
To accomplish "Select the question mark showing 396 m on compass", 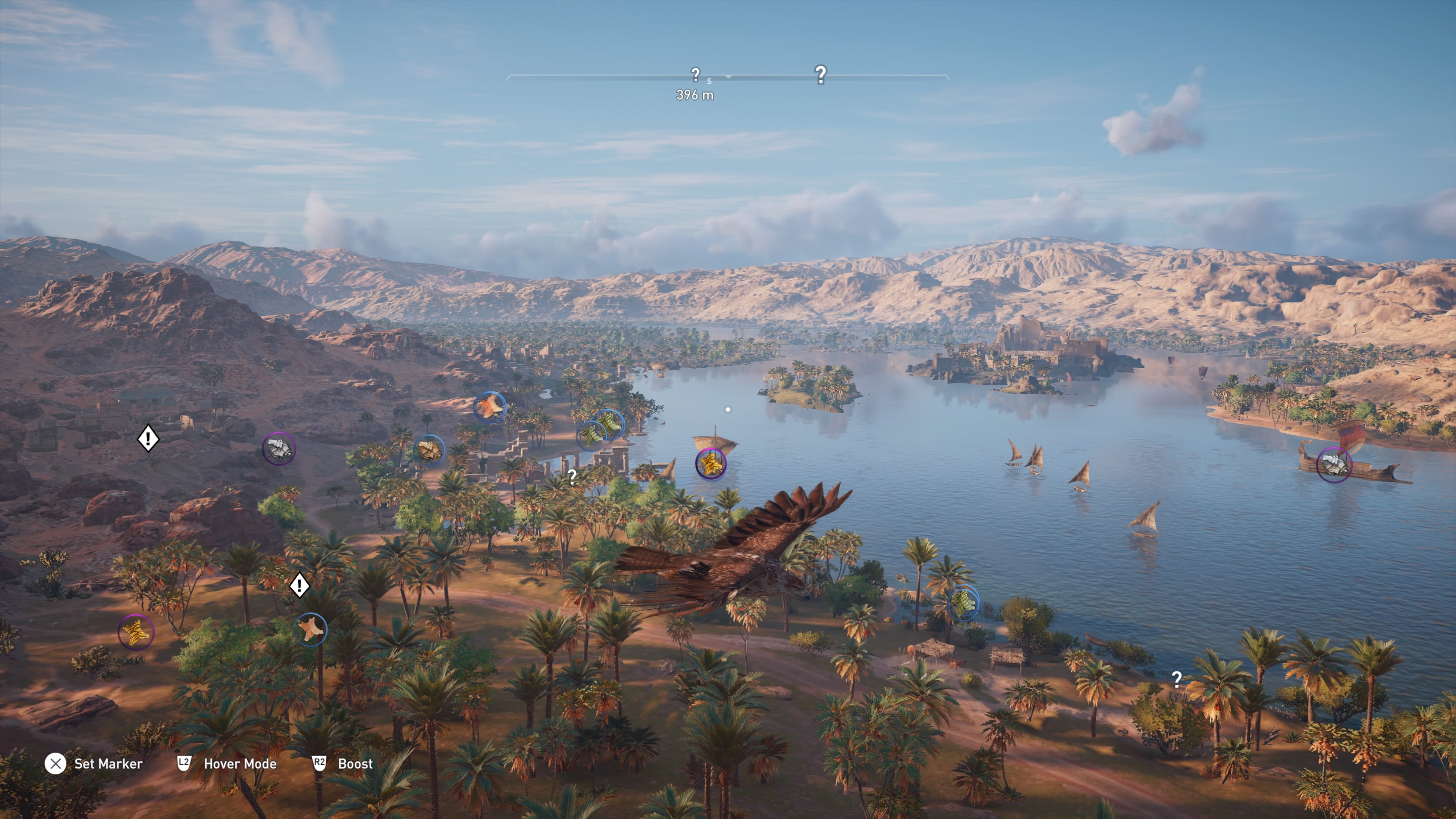I will 696,75.
